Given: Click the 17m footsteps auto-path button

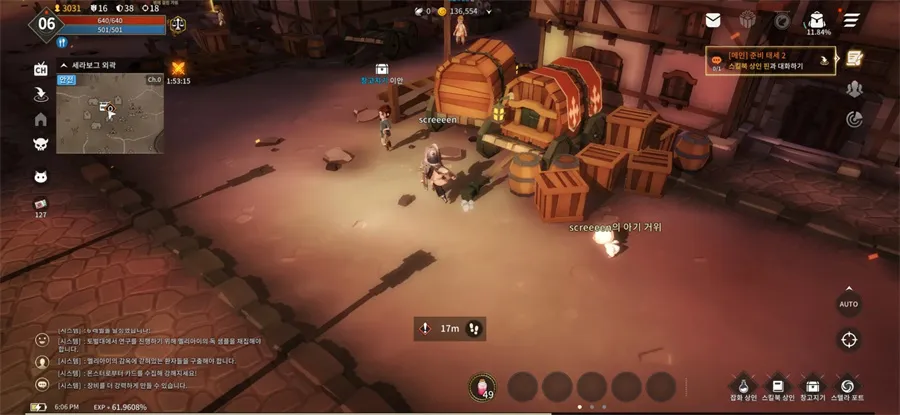Looking at the screenshot, I should coord(450,328).
